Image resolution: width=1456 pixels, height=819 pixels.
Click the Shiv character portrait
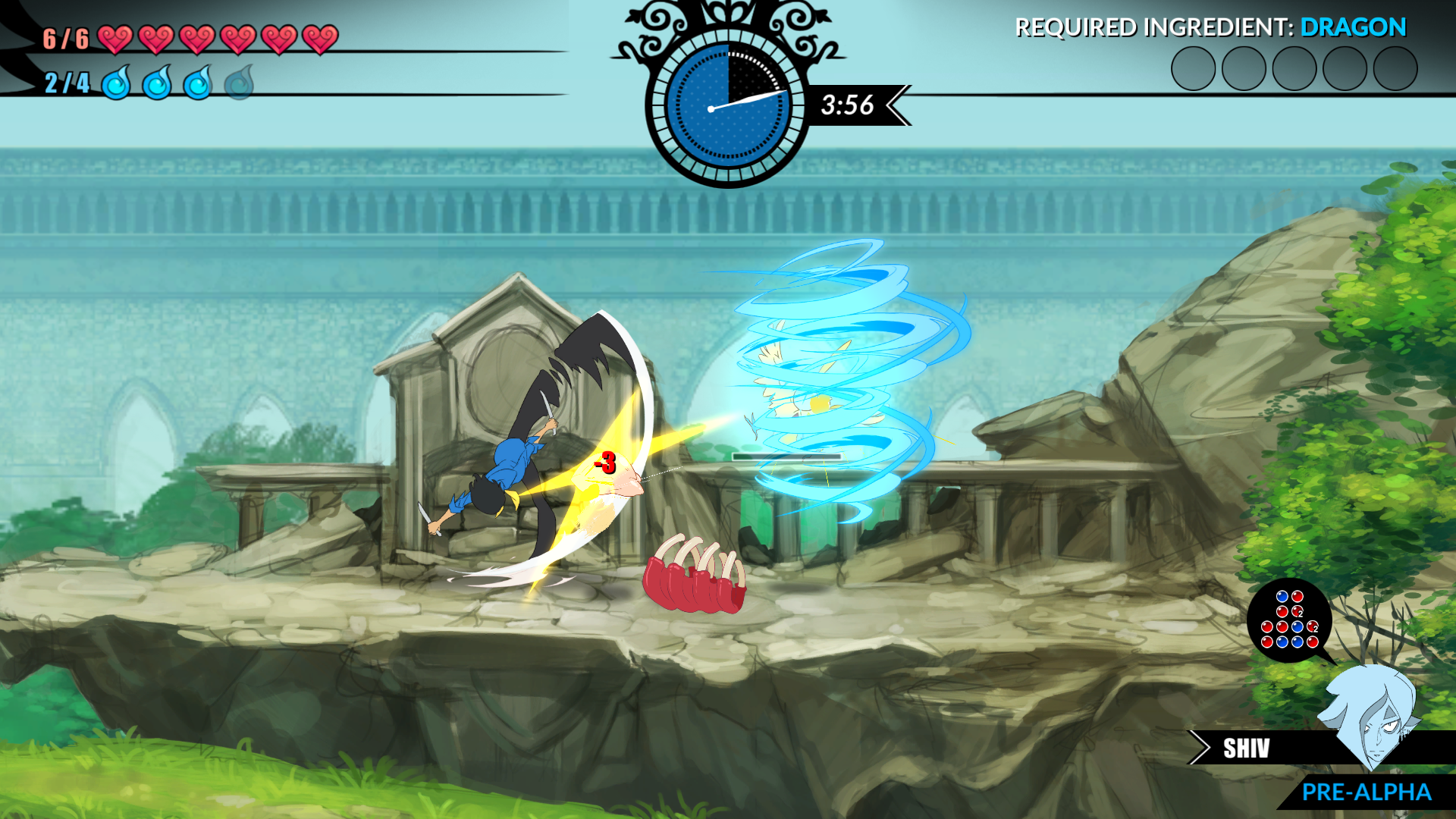point(1371,714)
